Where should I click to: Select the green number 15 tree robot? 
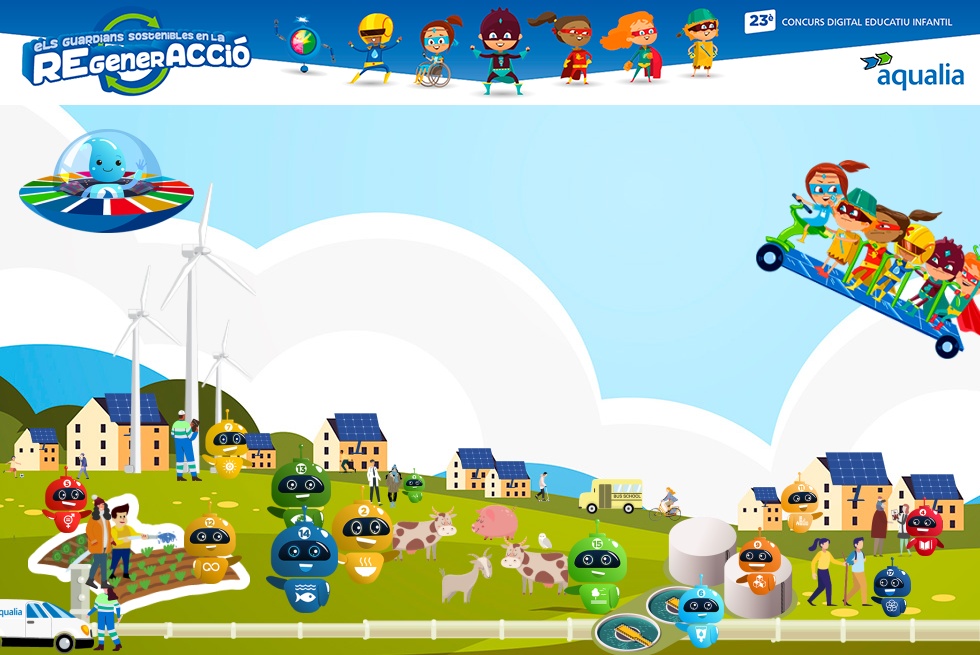pyautogui.click(x=597, y=571)
